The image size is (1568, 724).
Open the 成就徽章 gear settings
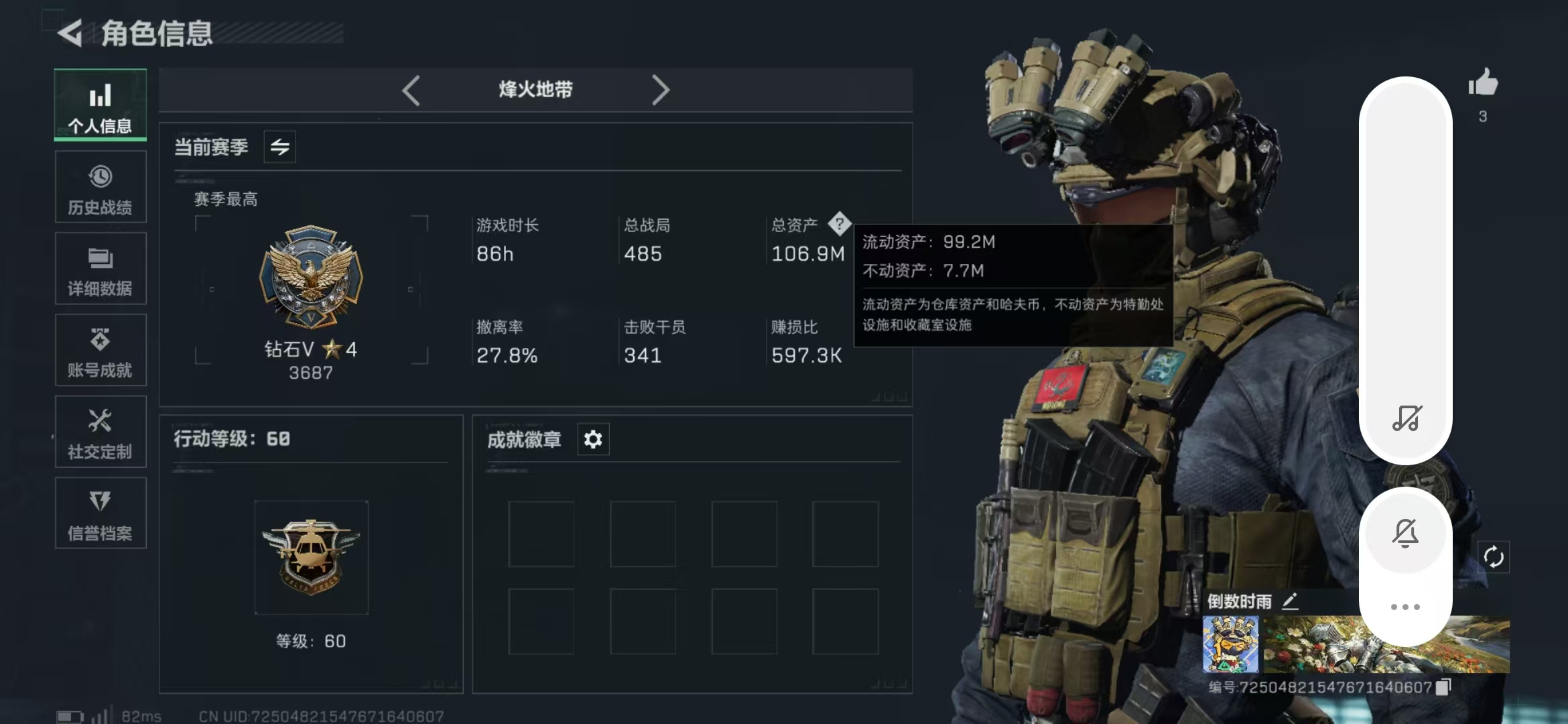click(x=593, y=440)
